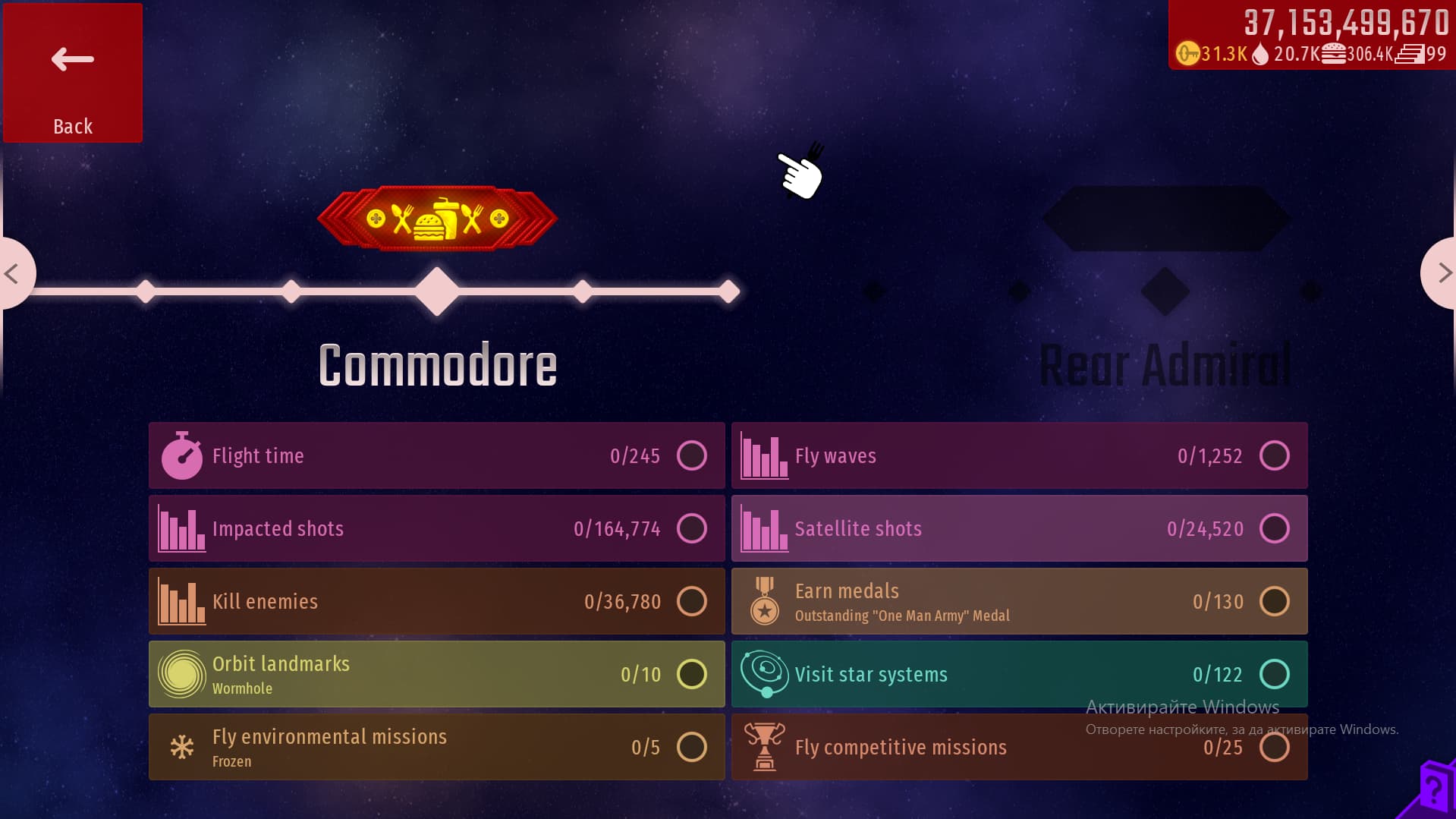Image resolution: width=1456 pixels, height=819 pixels.
Task: Select the Orbit landmarks Wormhole objective
Action: click(436, 674)
